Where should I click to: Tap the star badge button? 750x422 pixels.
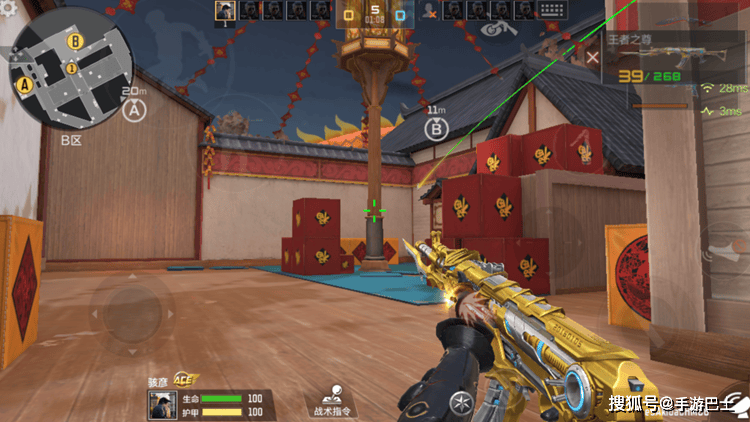461,403
